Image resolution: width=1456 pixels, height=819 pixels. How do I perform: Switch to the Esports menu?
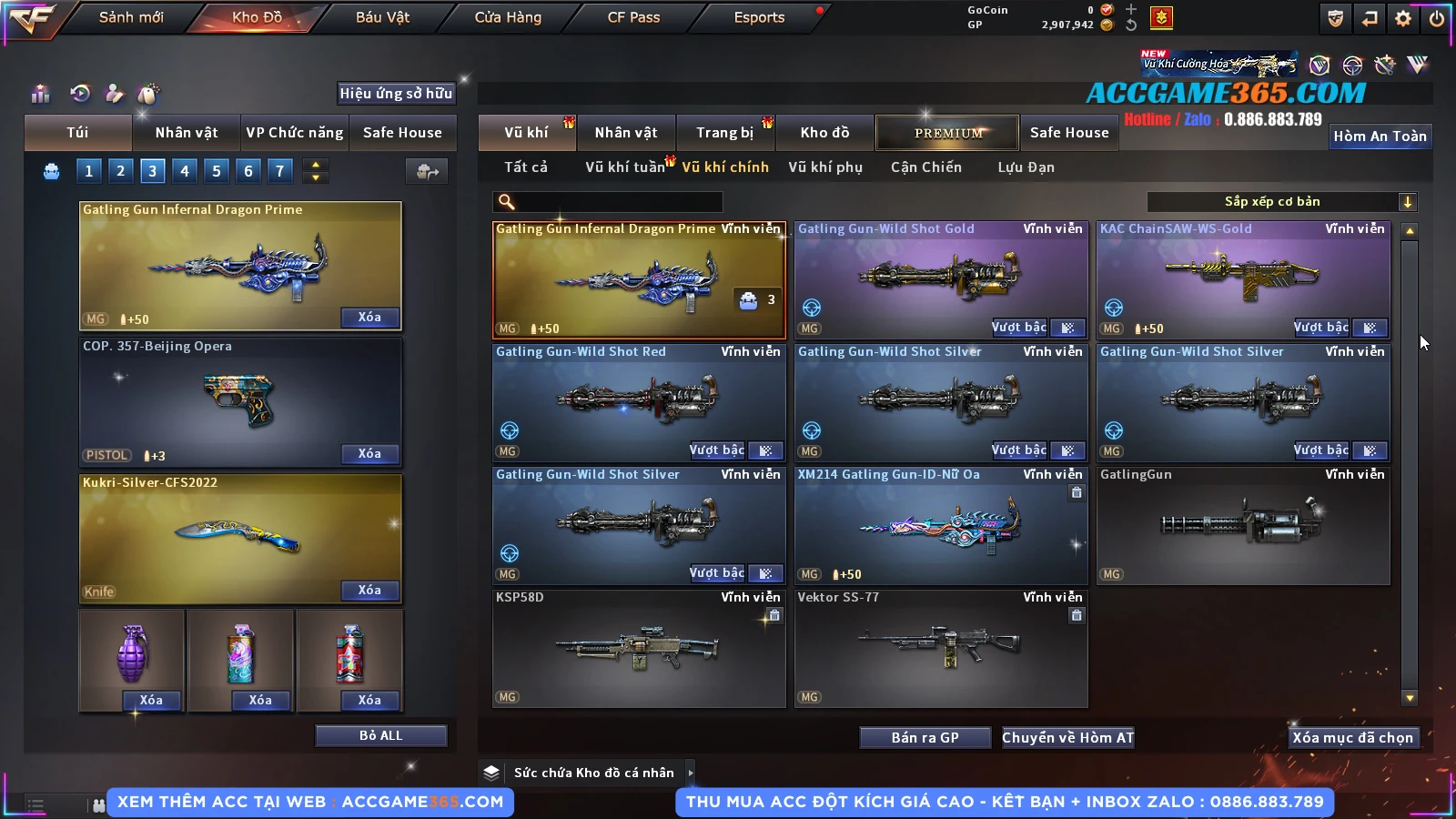coord(759,17)
